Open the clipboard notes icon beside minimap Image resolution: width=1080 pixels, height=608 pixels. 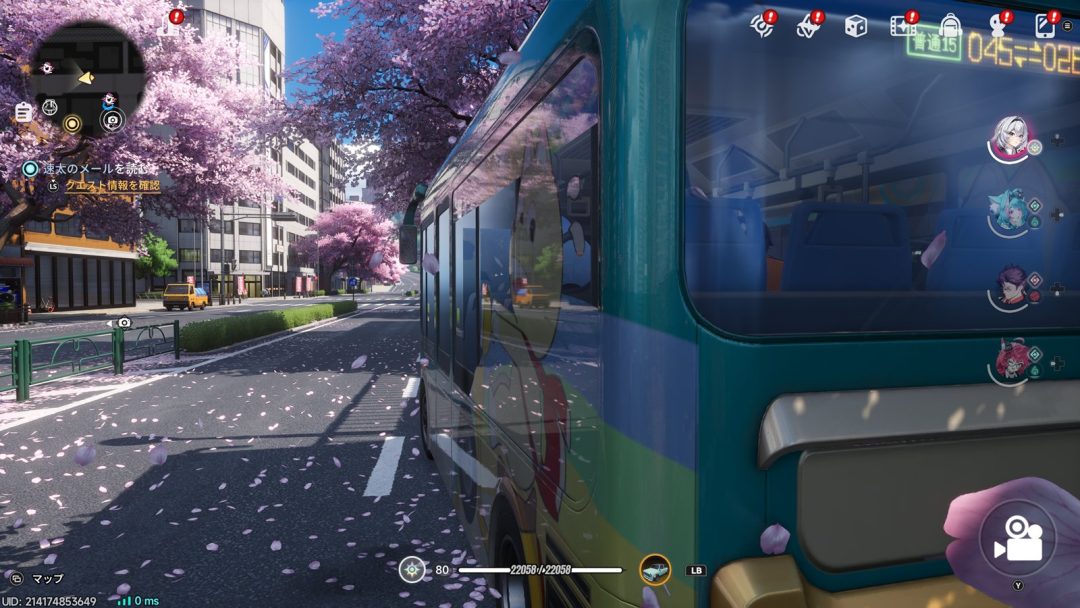[22, 113]
